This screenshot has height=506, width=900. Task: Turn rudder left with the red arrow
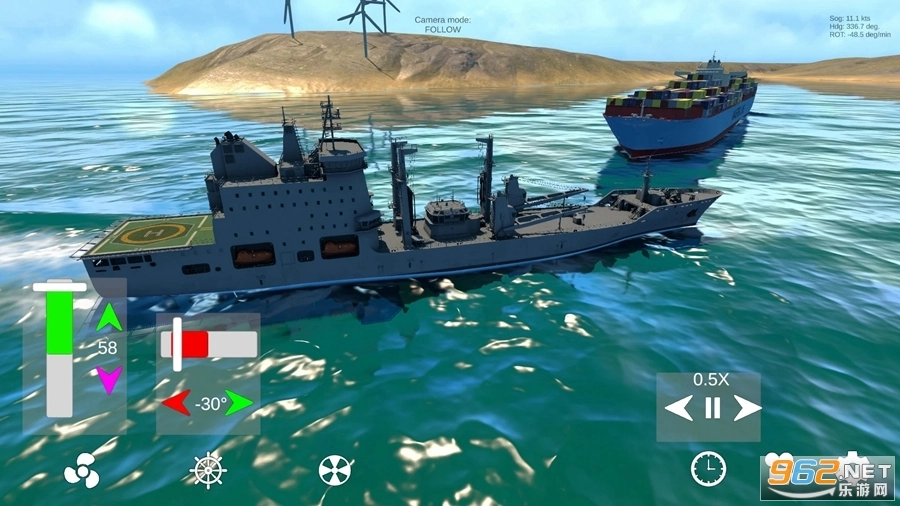[x=177, y=404]
